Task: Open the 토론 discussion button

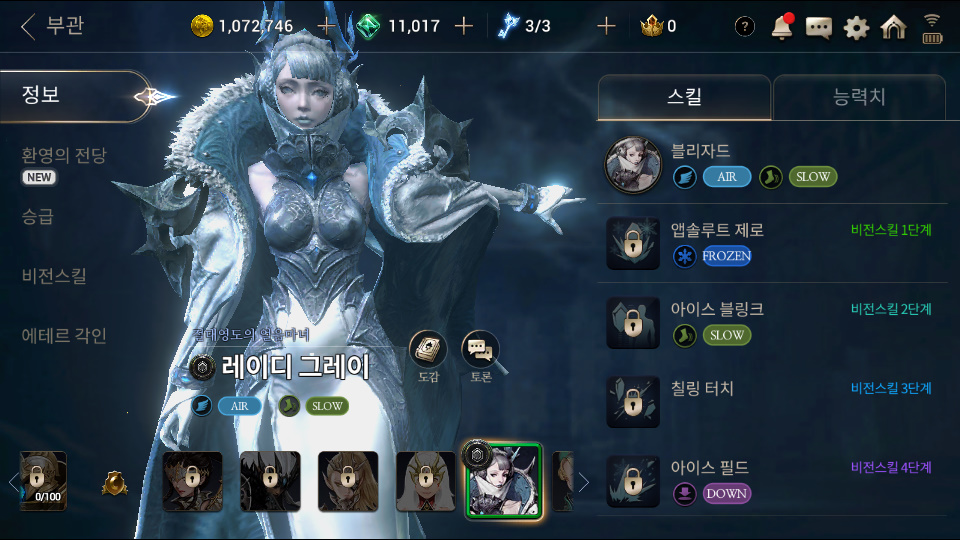Action: (x=480, y=351)
